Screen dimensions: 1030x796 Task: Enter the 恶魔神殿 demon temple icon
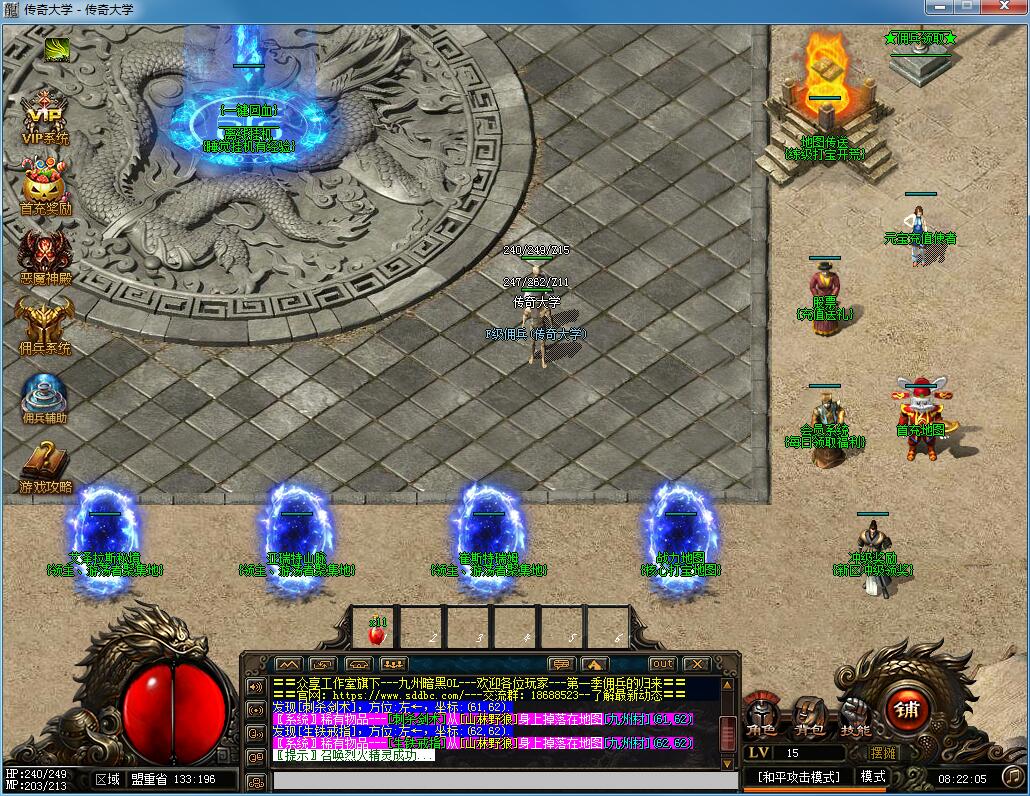pyautogui.click(x=44, y=256)
